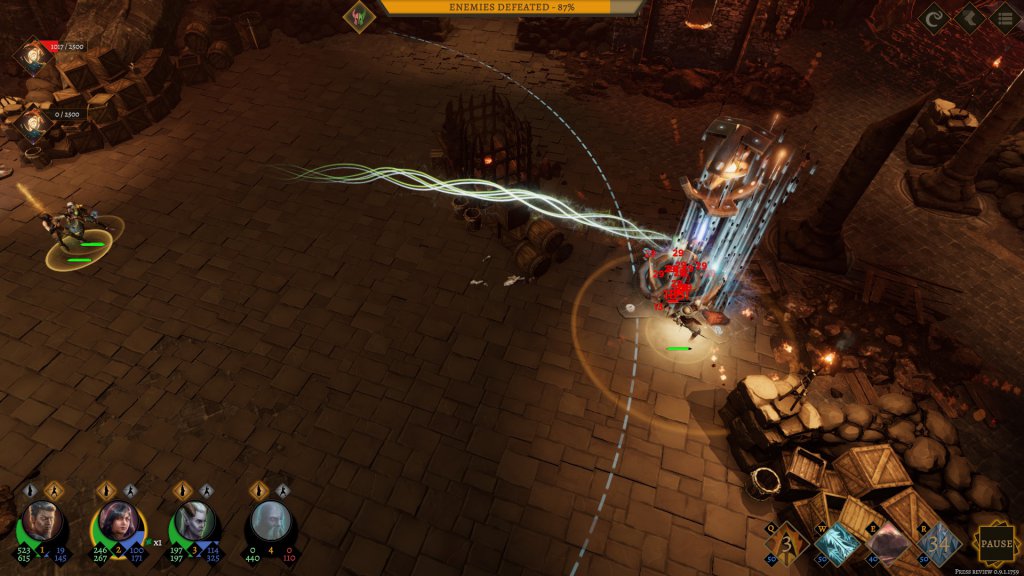Click the diamond portrait beside the Enemies Defeated bar
This screenshot has width=1024, height=576.
coord(359,14)
